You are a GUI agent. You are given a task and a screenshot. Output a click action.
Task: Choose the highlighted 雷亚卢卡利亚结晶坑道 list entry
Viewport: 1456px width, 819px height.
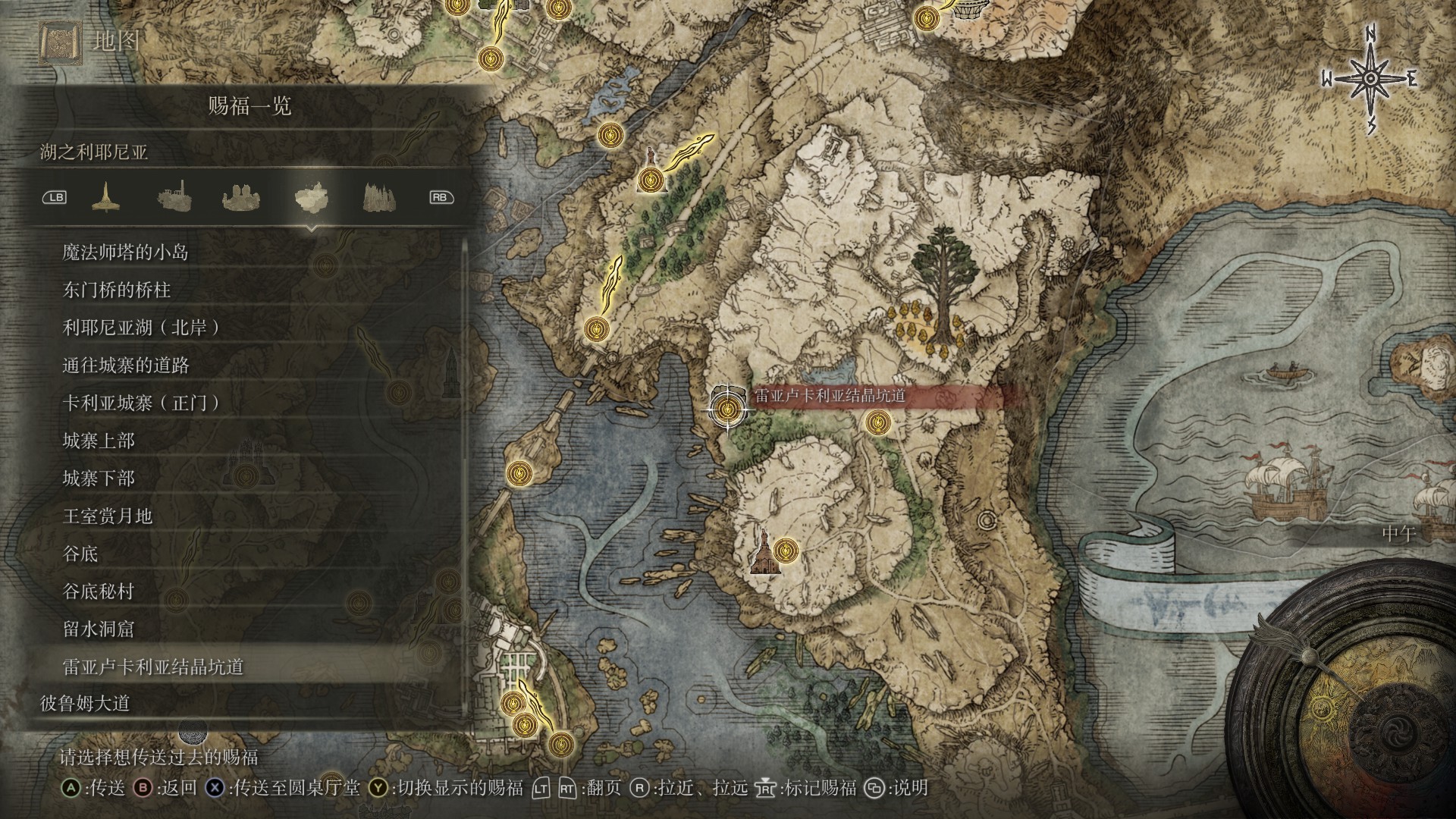click(152, 667)
